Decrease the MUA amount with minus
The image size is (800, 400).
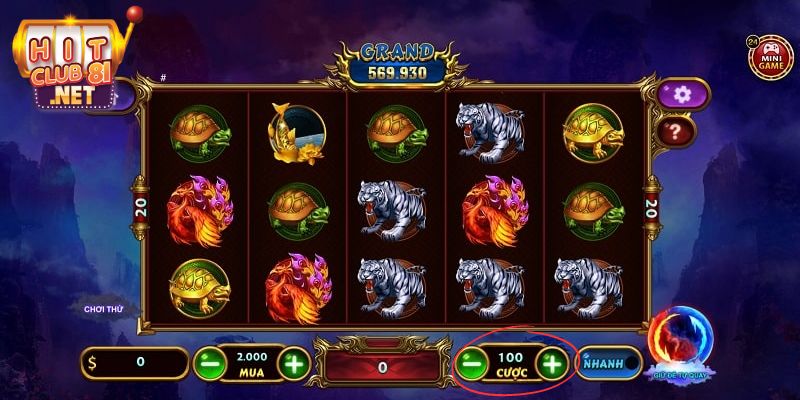pos(209,362)
